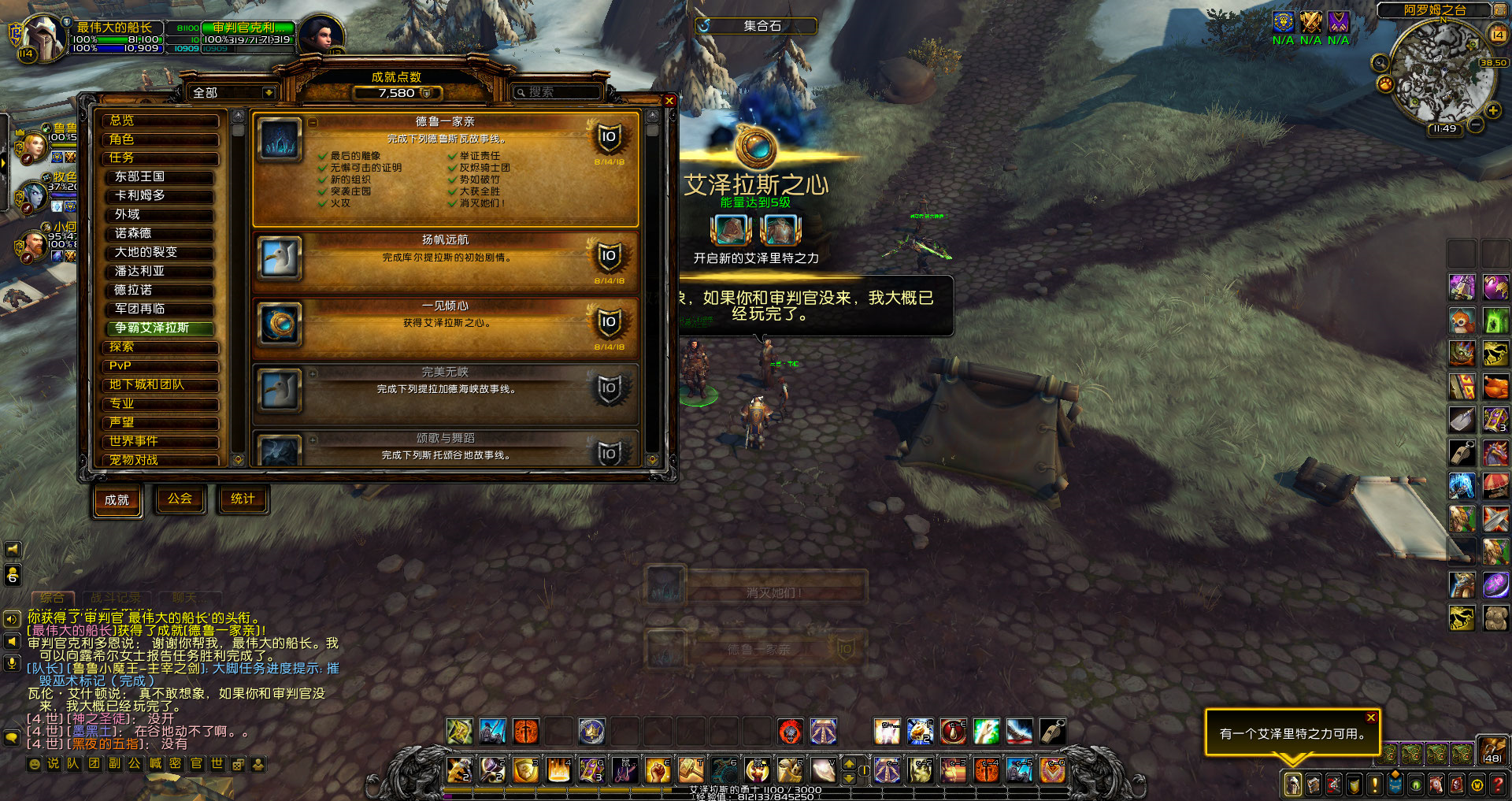
Task: Select the 扬帆远航 achievement row
Action: (x=445, y=257)
